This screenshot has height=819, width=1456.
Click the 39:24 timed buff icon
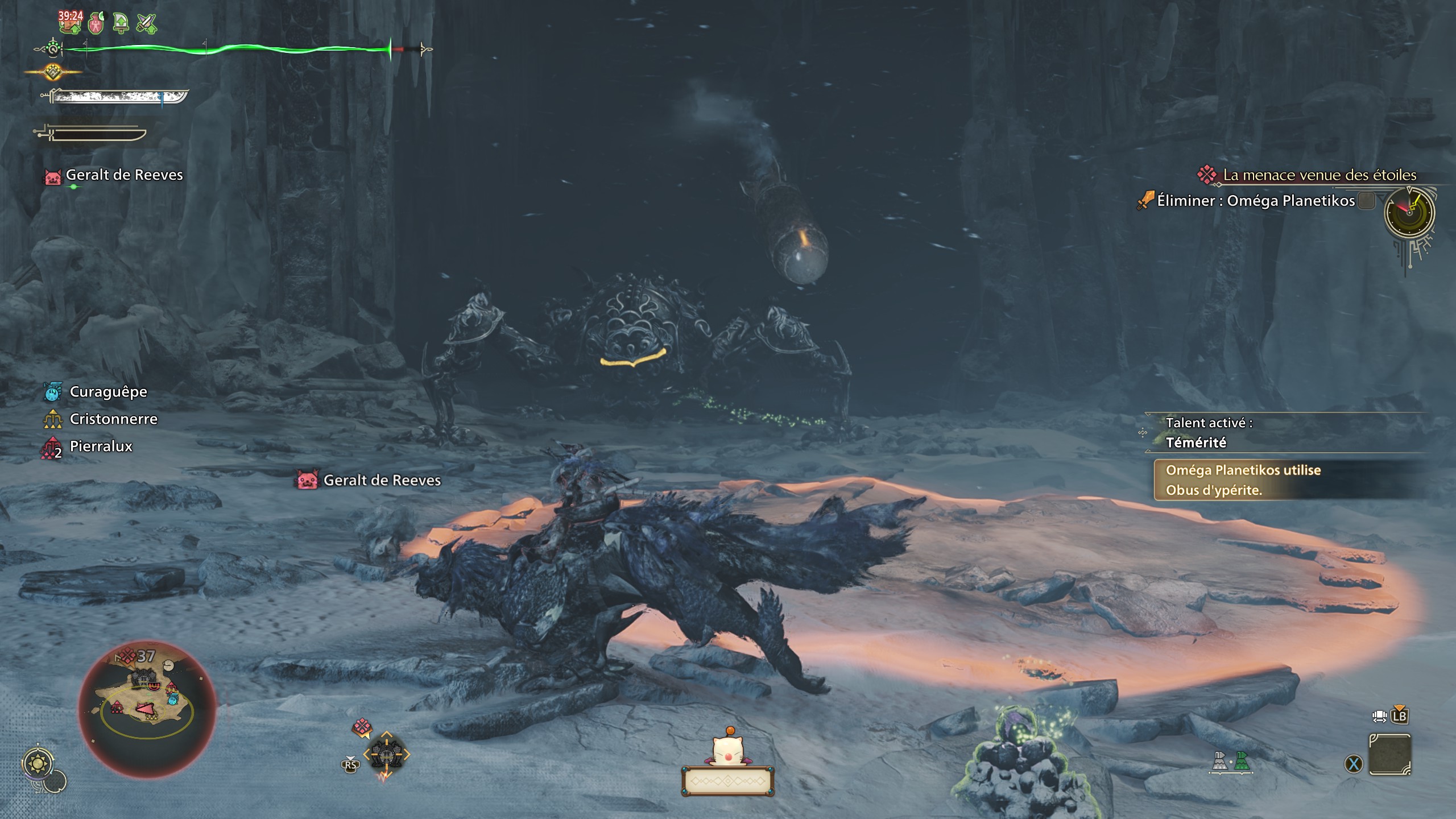[x=71, y=22]
